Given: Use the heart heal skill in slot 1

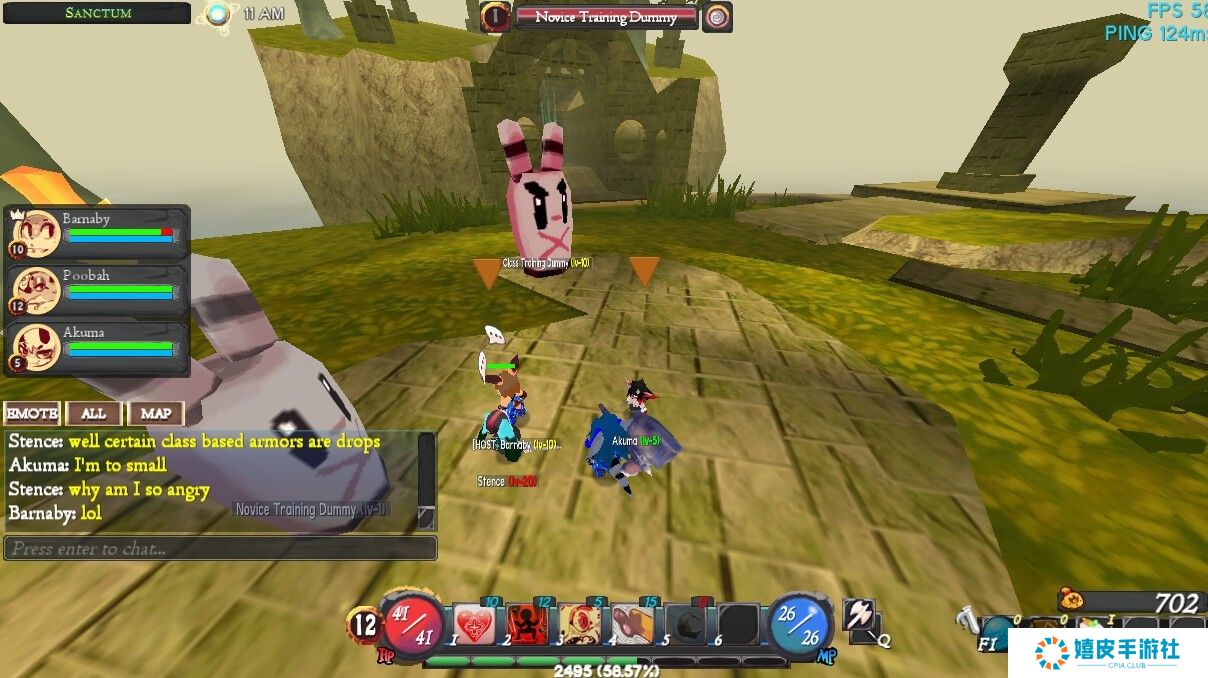Looking at the screenshot, I should point(474,625).
